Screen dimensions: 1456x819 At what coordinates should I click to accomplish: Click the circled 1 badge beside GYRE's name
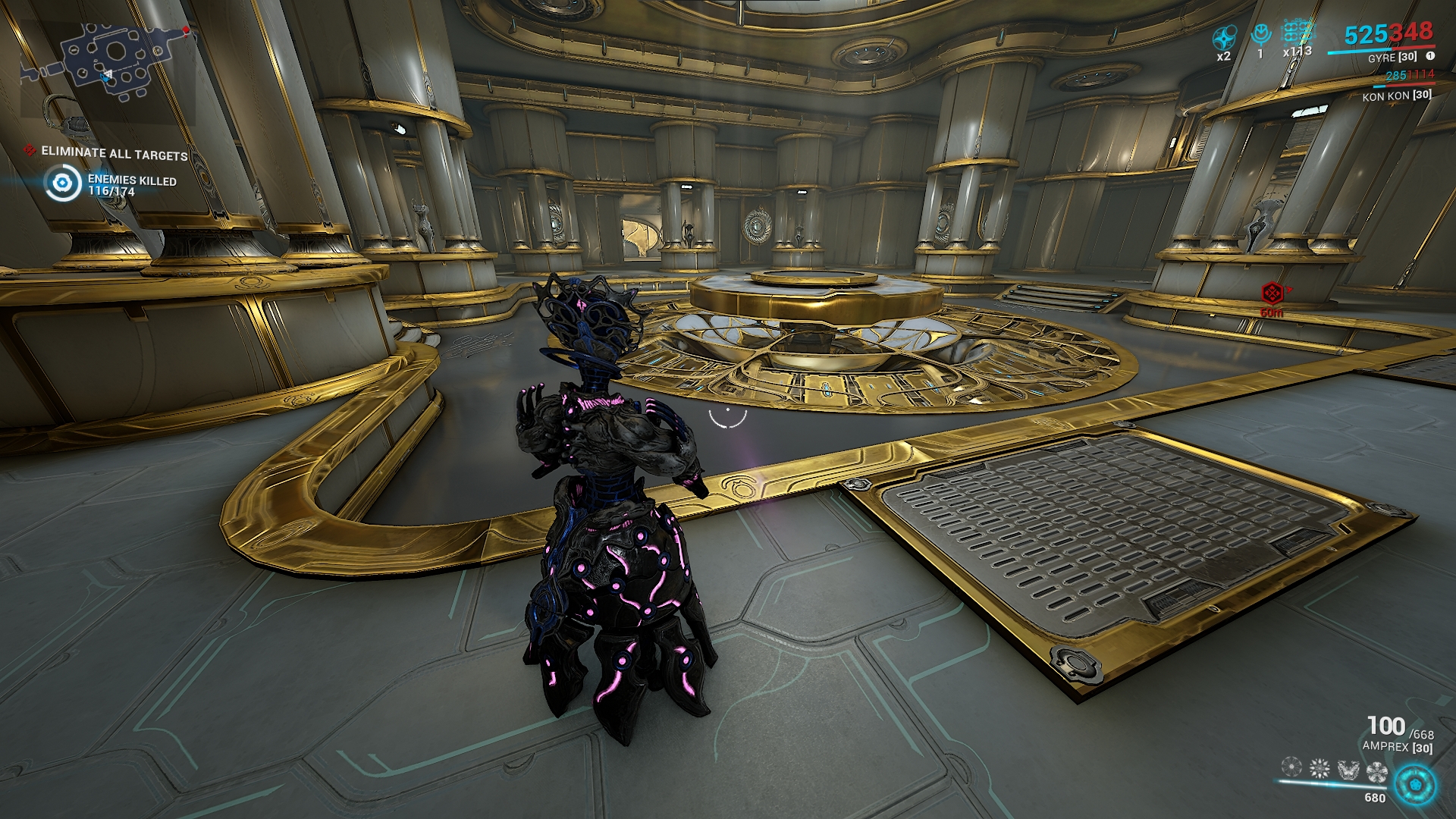point(1429,58)
